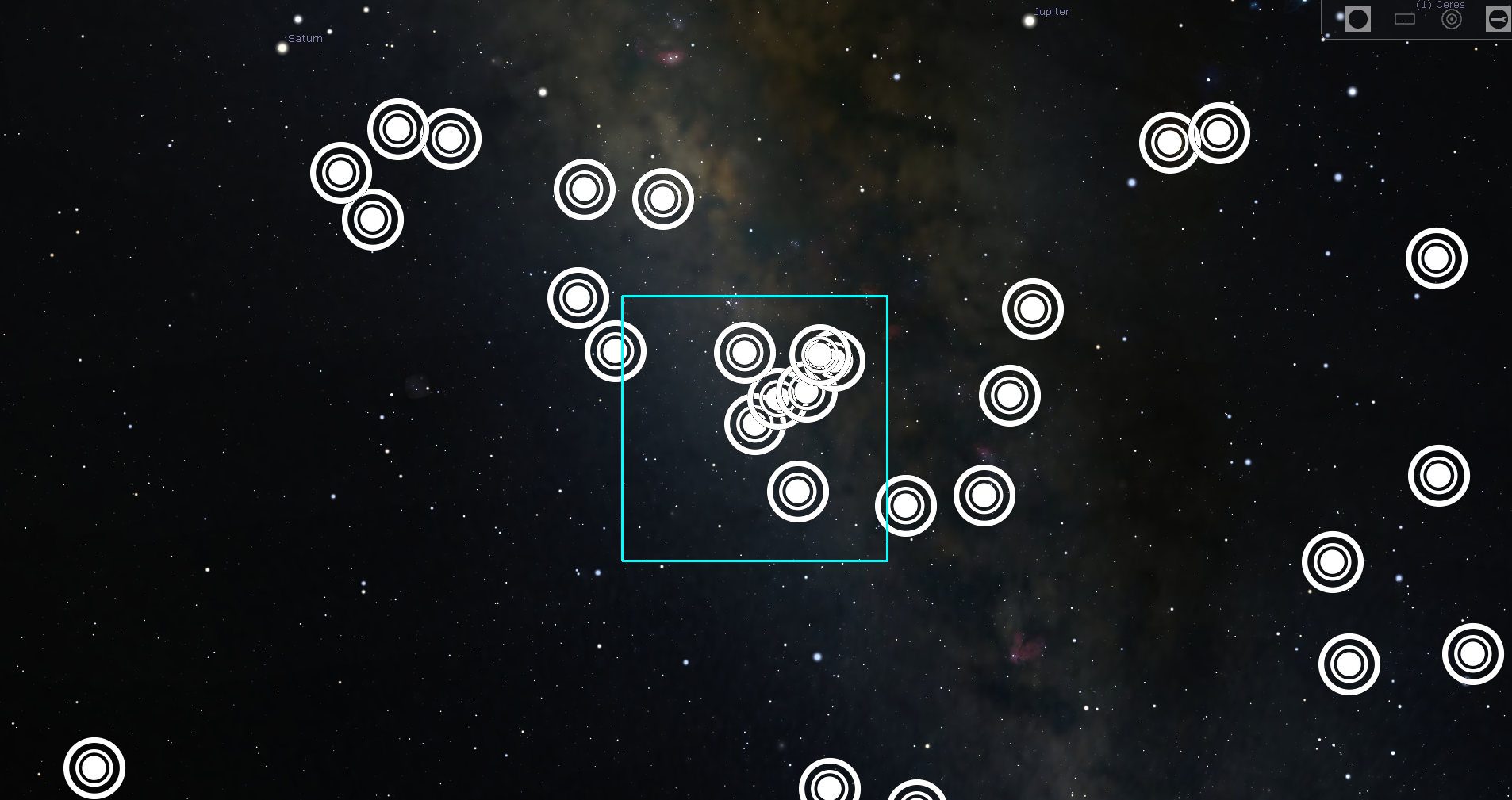Click the topmost marker of the upper-left group
The width and height of the screenshot is (1512, 800).
click(x=398, y=129)
